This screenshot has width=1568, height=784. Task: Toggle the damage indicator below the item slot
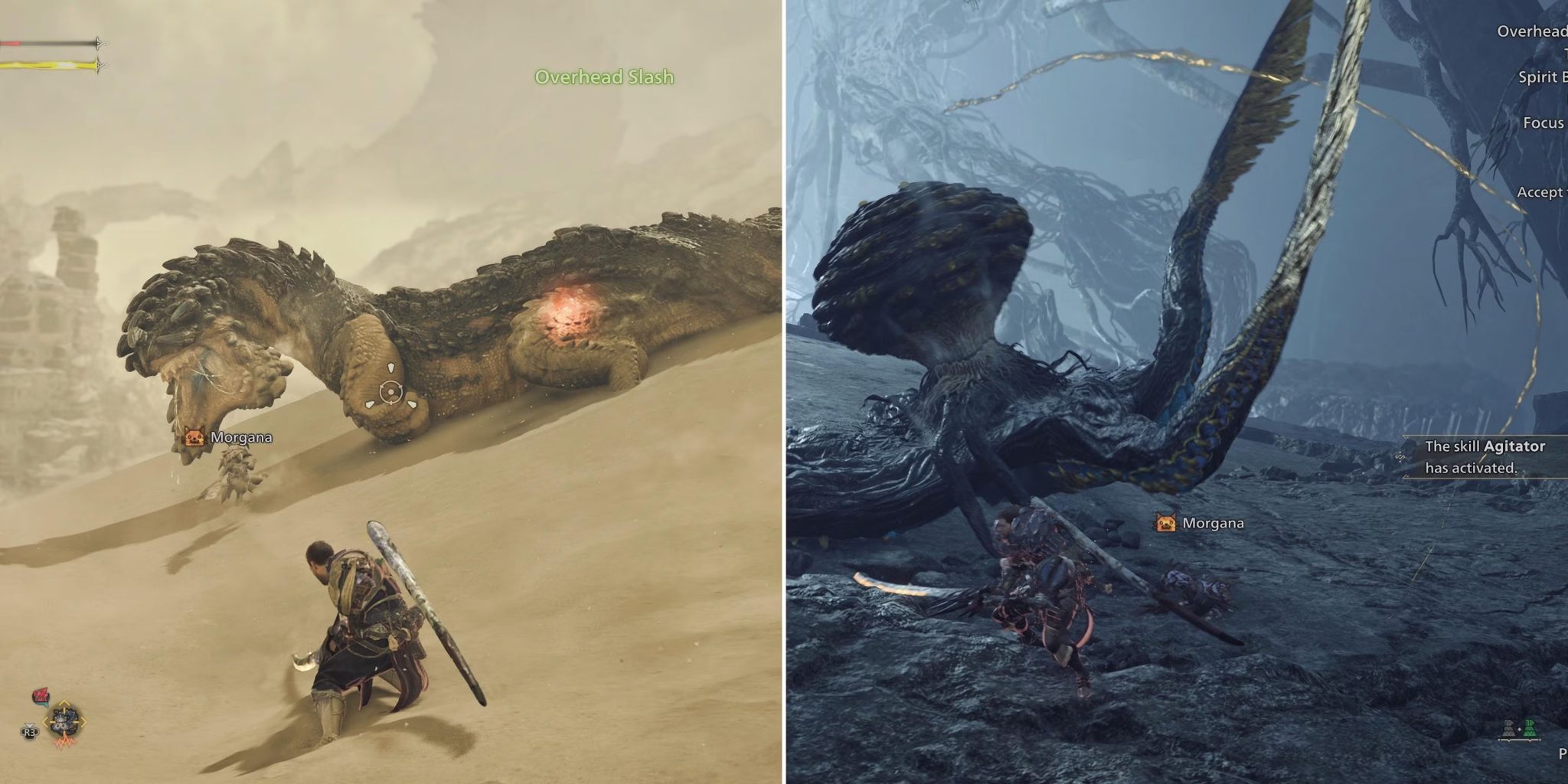tap(66, 743)
